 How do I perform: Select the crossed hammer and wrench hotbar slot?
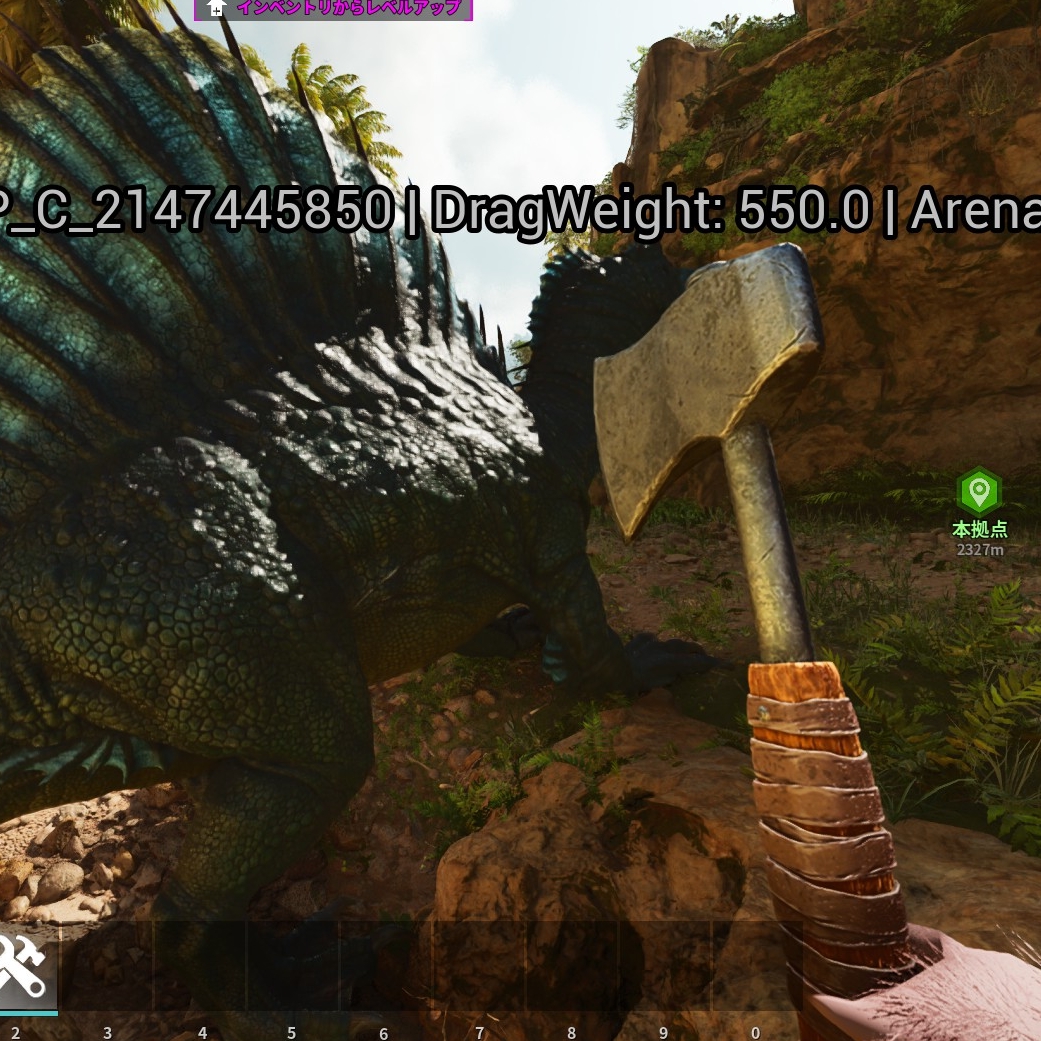[23, 967]
